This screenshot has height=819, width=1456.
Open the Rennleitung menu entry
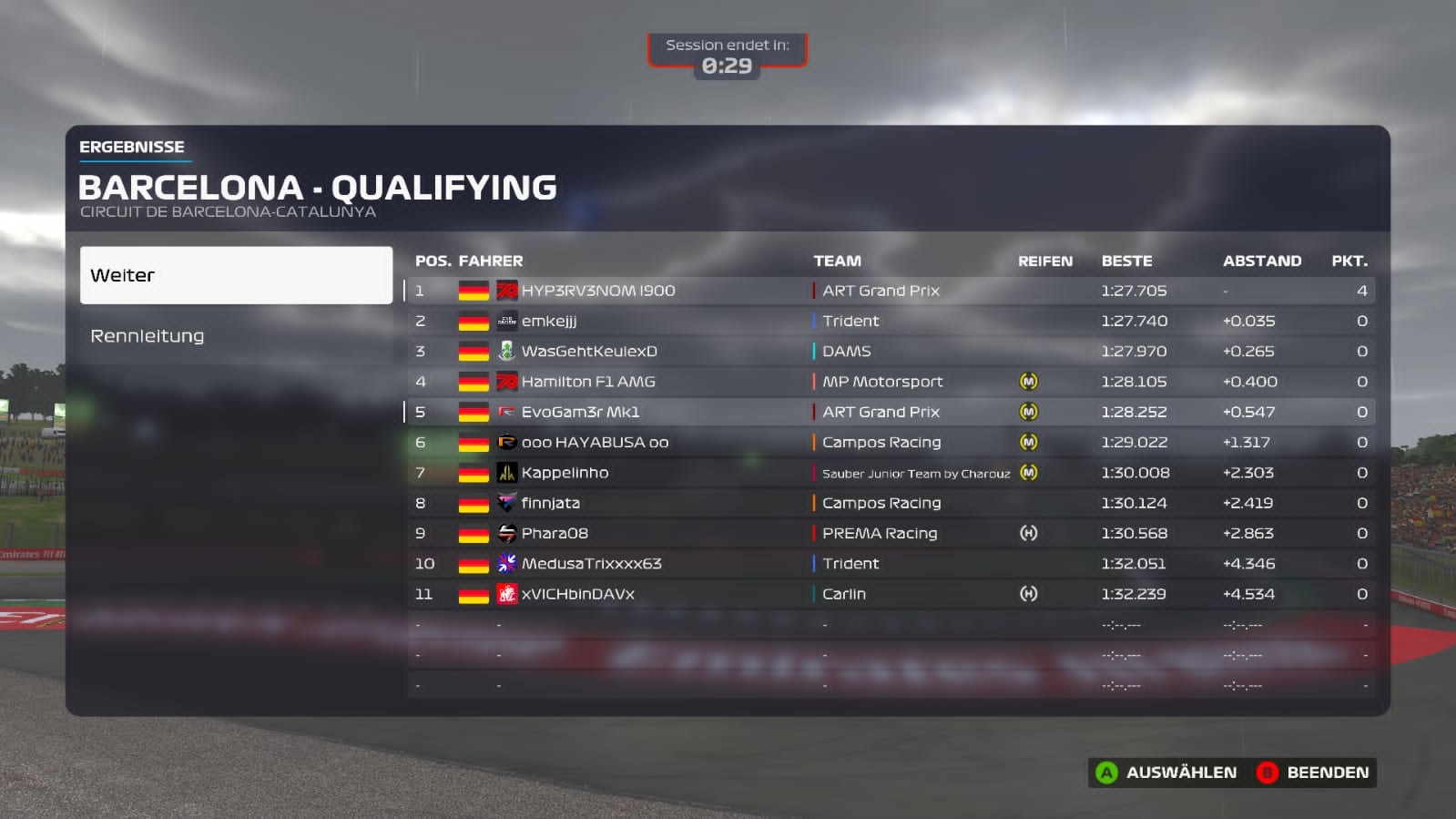click(x=236, y=336)
